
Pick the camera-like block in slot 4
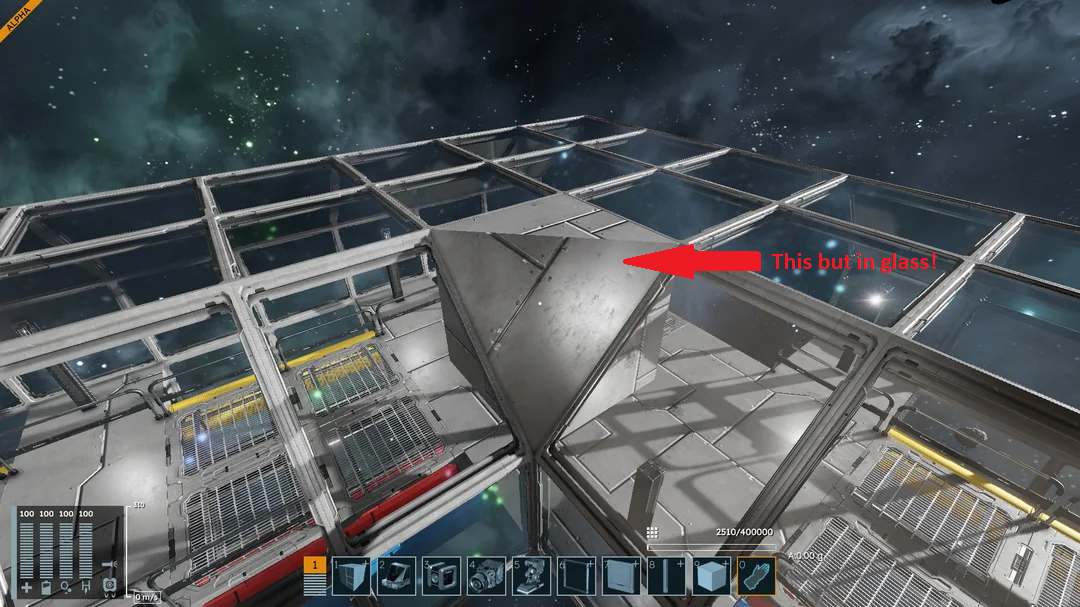(486, 577)
